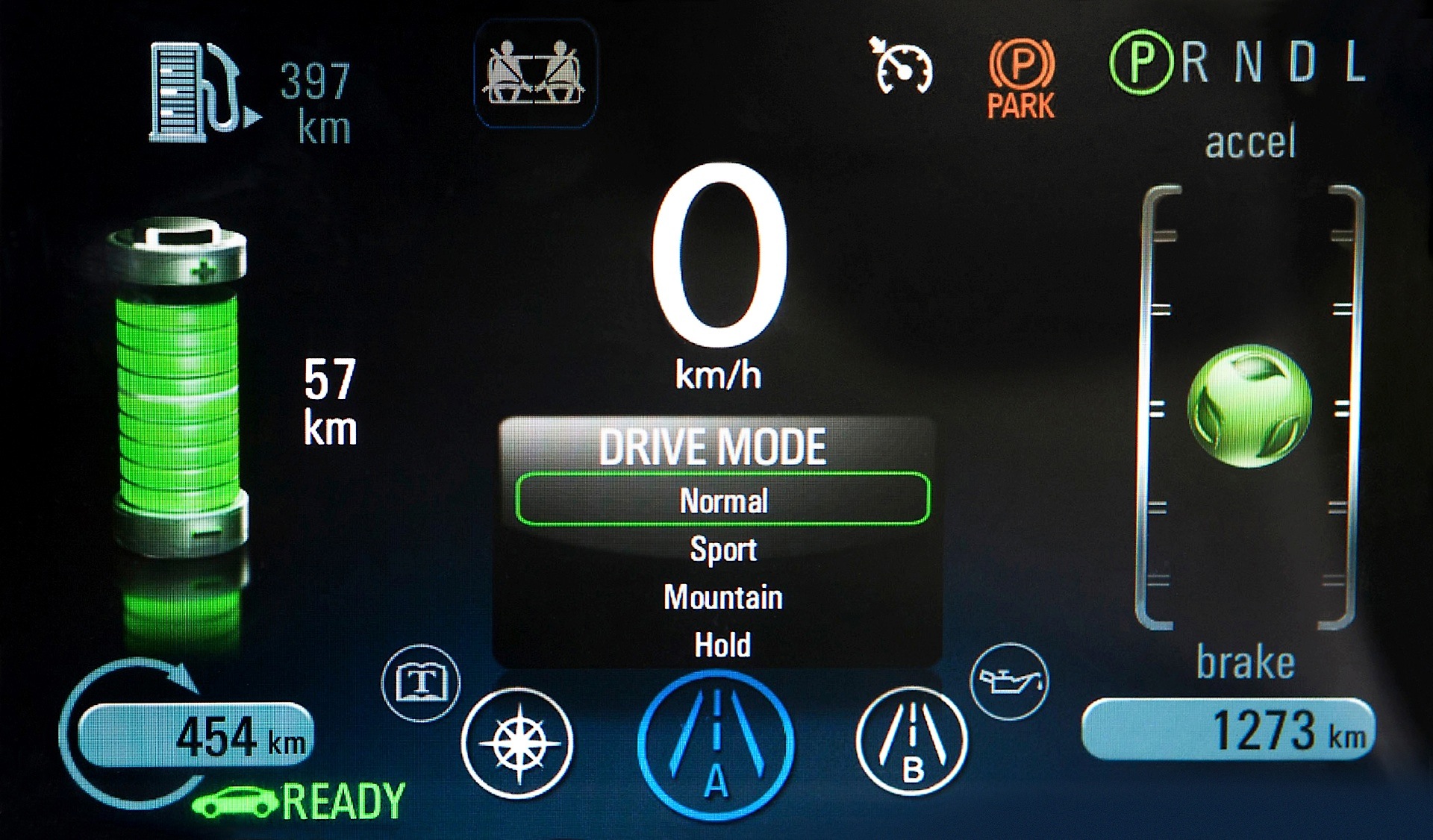Viewport: 1433px width, 840px height.
Task: Open the Drive Mode selector
Action: (x=714, y=446)
